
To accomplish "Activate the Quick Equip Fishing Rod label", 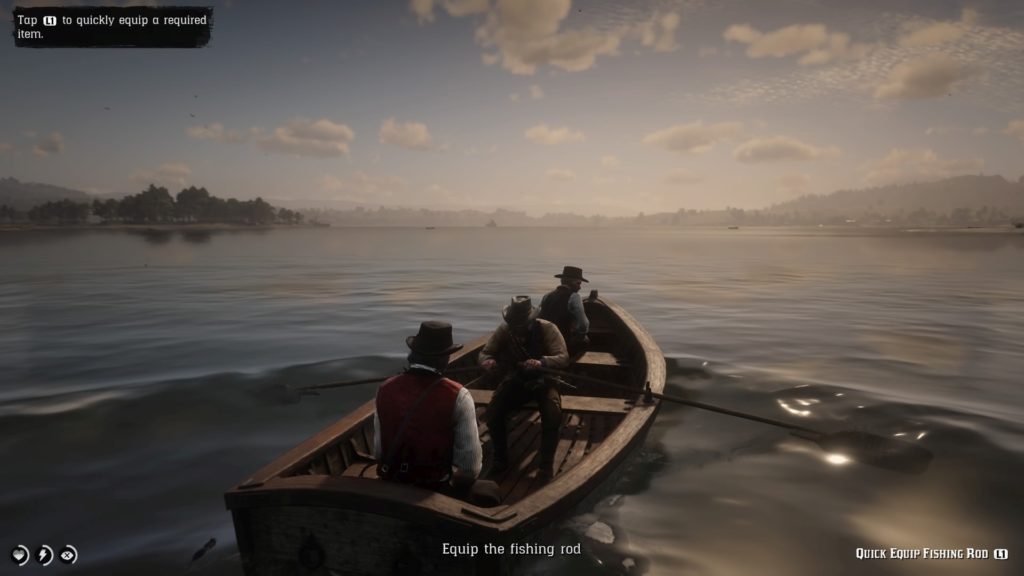I will 922,553.
